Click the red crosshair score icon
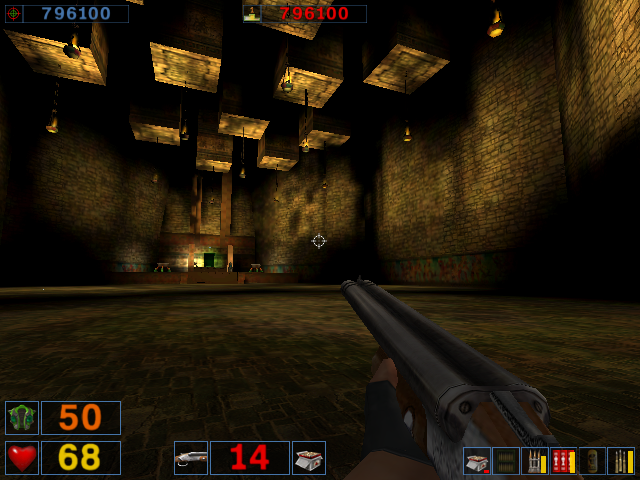 (x=13, y=14)
